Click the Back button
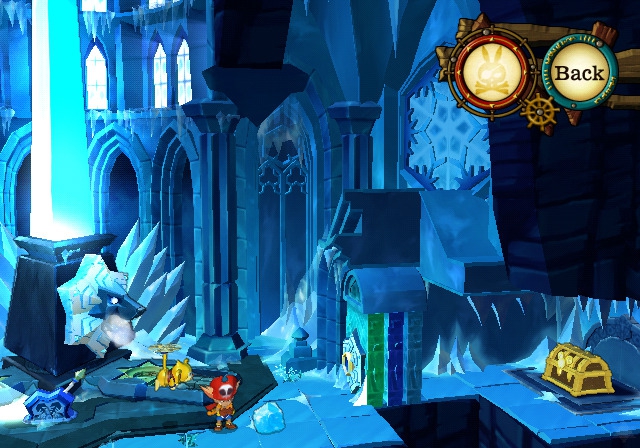 pyautogui.click(x=579, y=72)
